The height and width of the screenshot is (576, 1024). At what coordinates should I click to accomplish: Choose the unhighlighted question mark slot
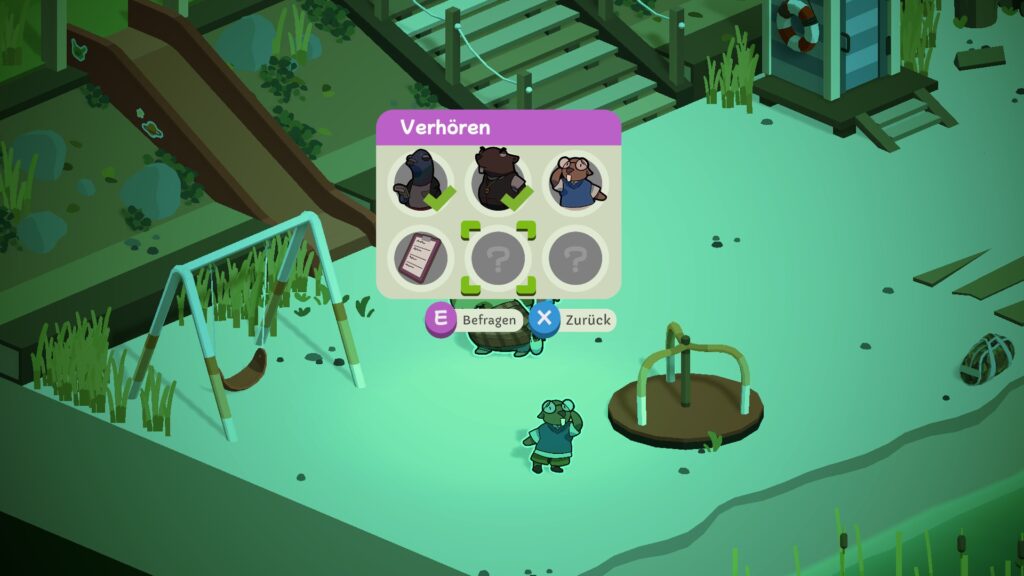point(575,259)
